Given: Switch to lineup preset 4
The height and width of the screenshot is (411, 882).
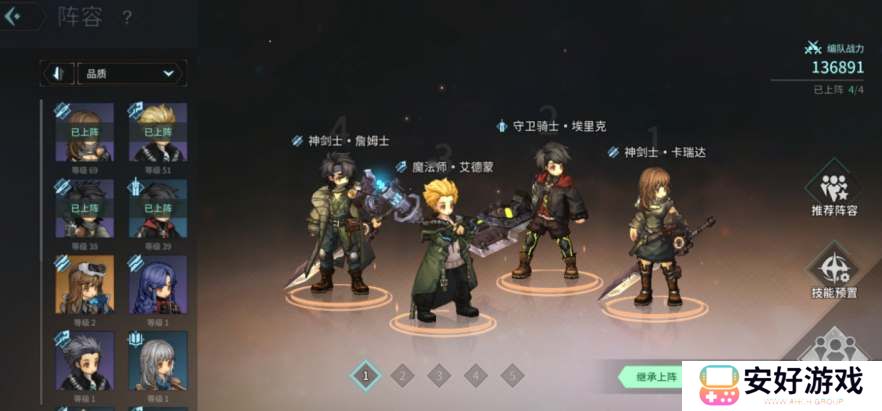Looking at the screenshot, I should click(476, 376).
